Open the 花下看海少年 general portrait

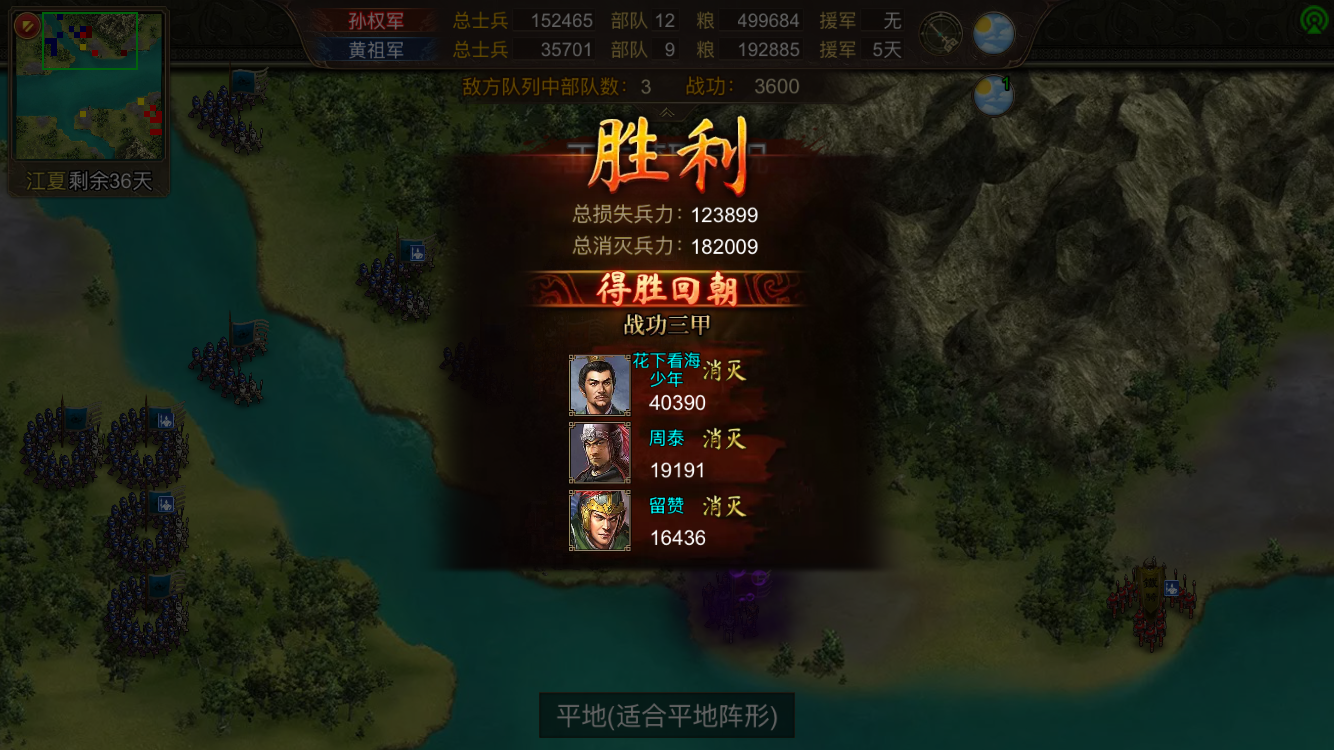coord(599,384)
